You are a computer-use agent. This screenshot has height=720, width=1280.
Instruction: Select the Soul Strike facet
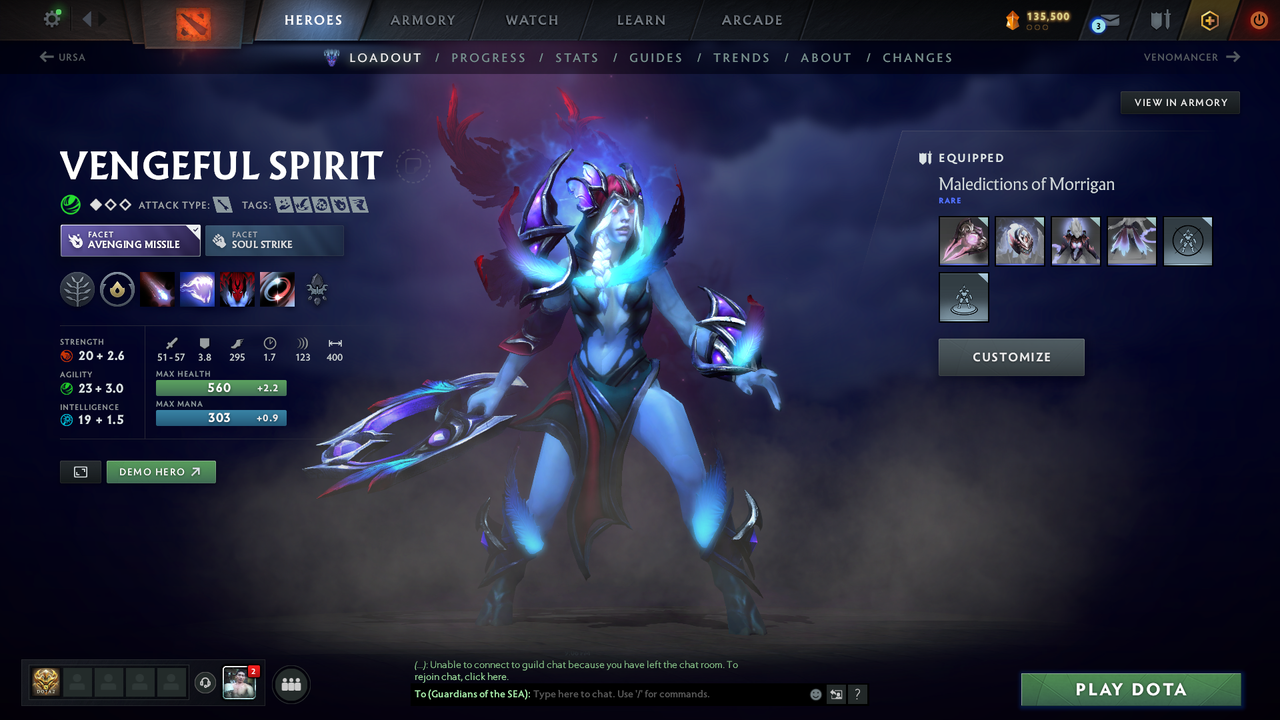tap(274, 240)
